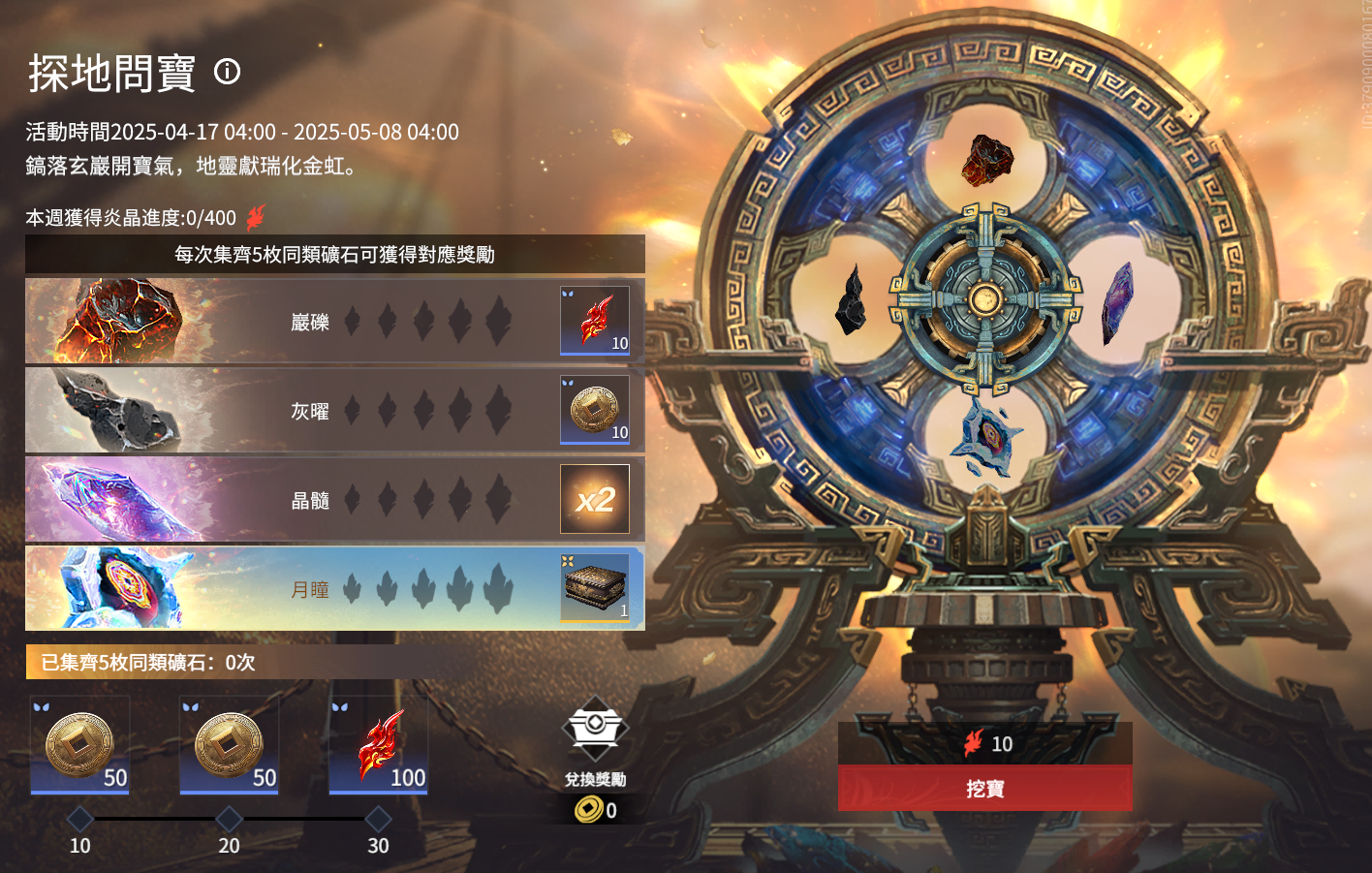
Task: Click the milestone marker labeled 10
Action: [x=80, y=820]
